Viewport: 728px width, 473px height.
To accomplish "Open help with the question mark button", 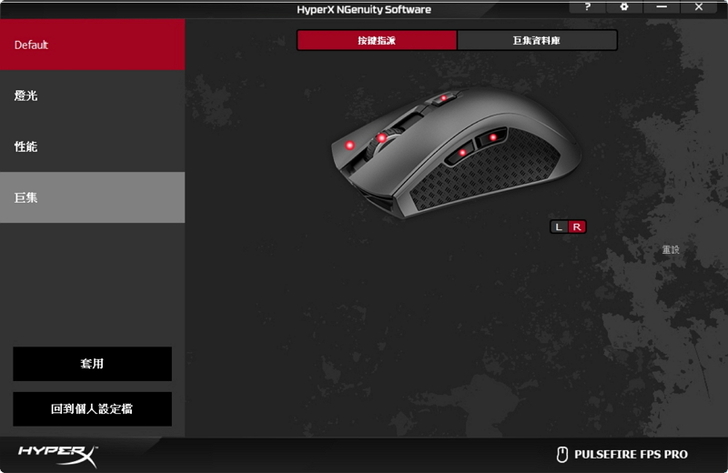I will point(588,7).
